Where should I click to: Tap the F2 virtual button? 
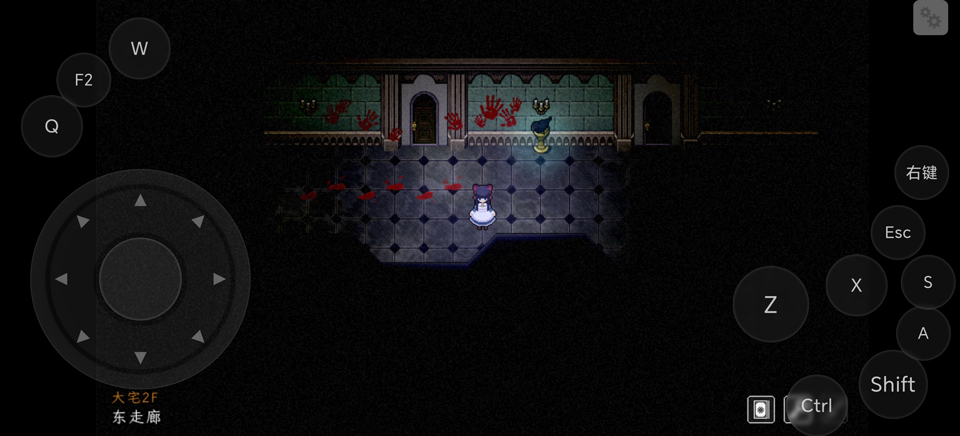point(83,80)
